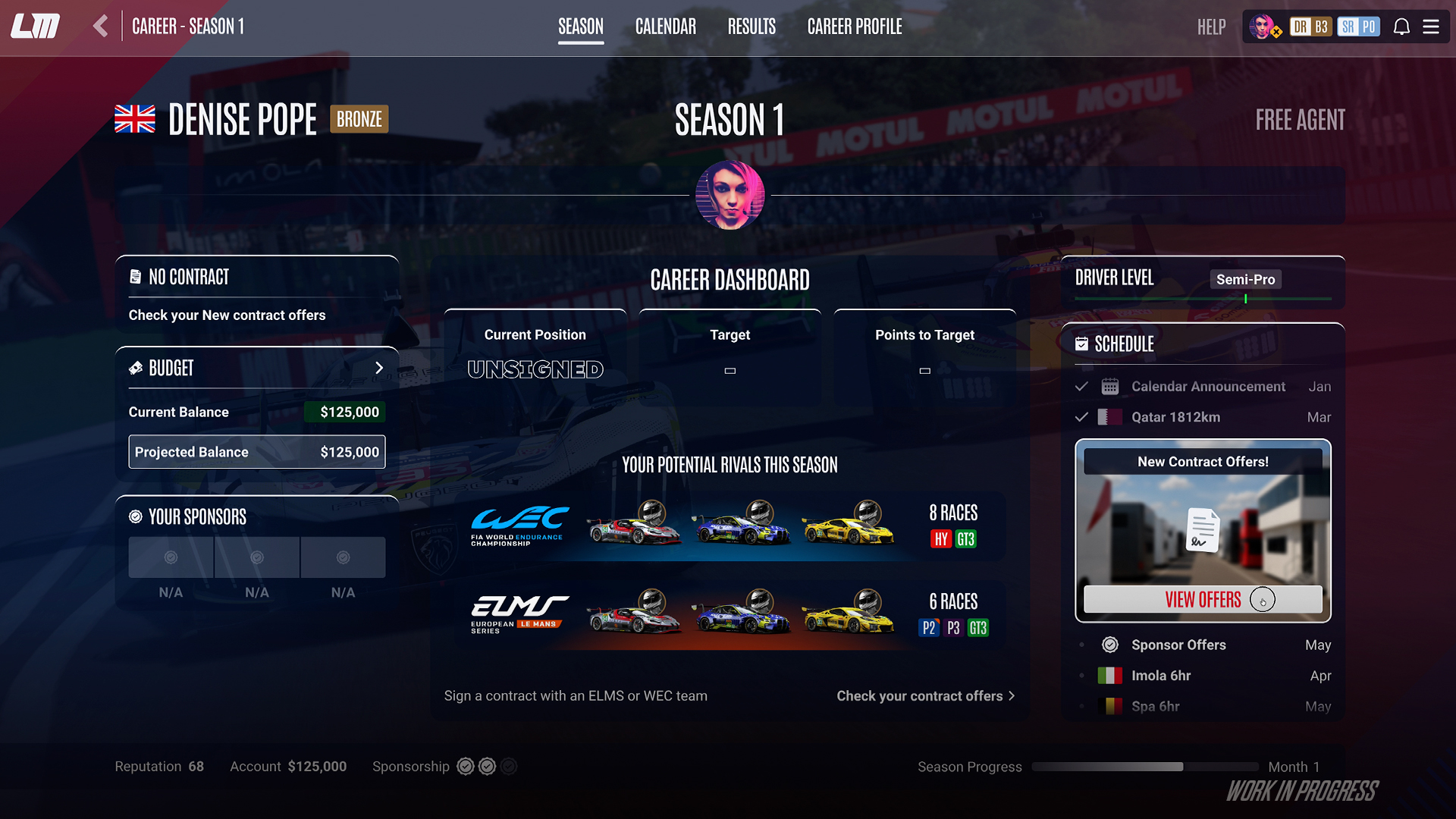Open the notifications bell
The image size is (1456, 819).
coord(1401,27)
